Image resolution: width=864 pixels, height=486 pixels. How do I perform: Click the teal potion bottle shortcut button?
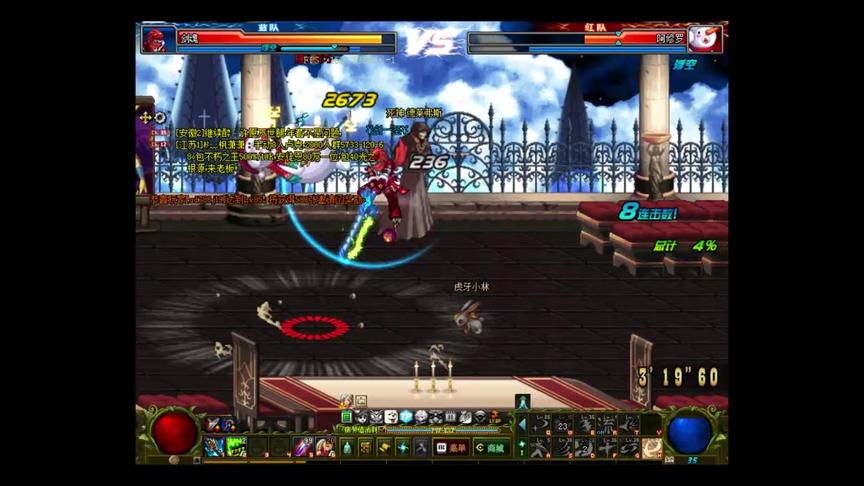pos(347,448)
